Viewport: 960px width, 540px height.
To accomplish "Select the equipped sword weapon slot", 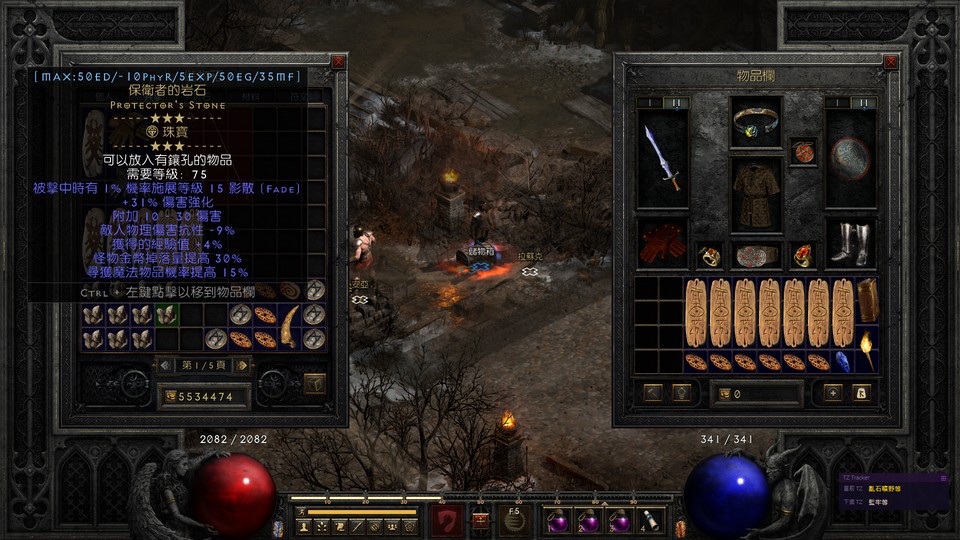I will (x=662, y=158).
